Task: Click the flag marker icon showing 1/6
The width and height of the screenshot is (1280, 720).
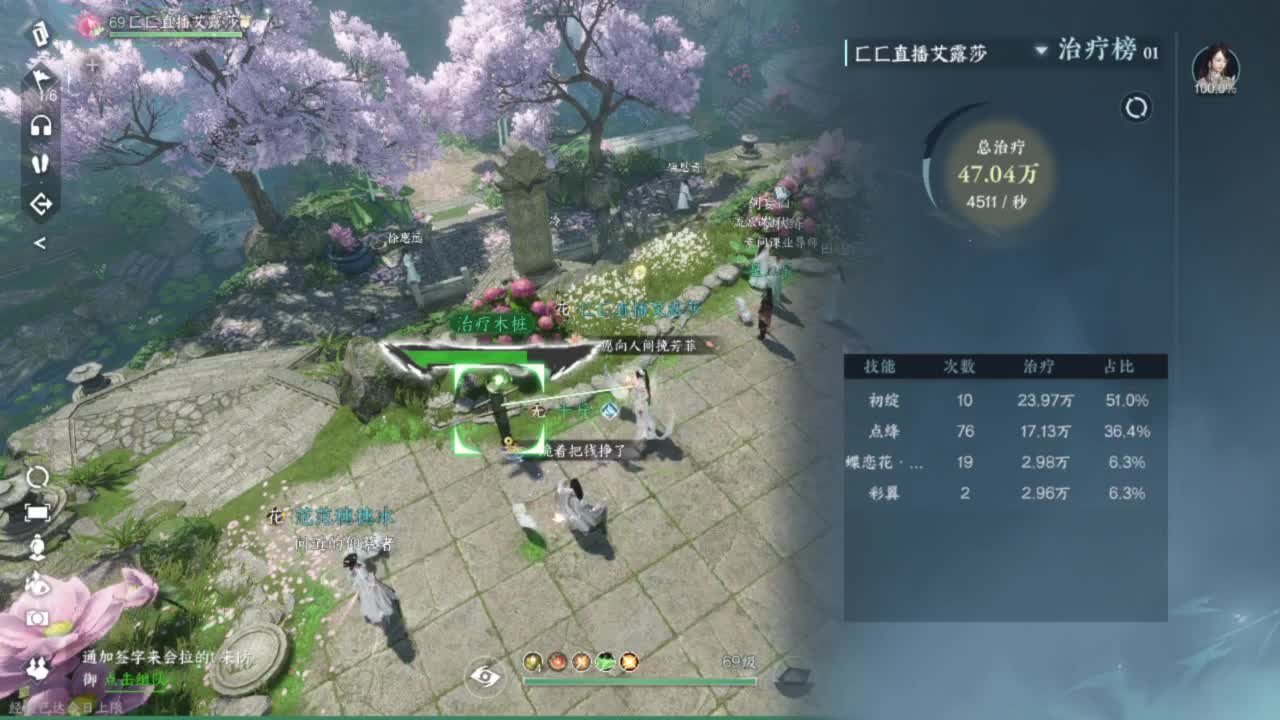Action: pos(40,80)
